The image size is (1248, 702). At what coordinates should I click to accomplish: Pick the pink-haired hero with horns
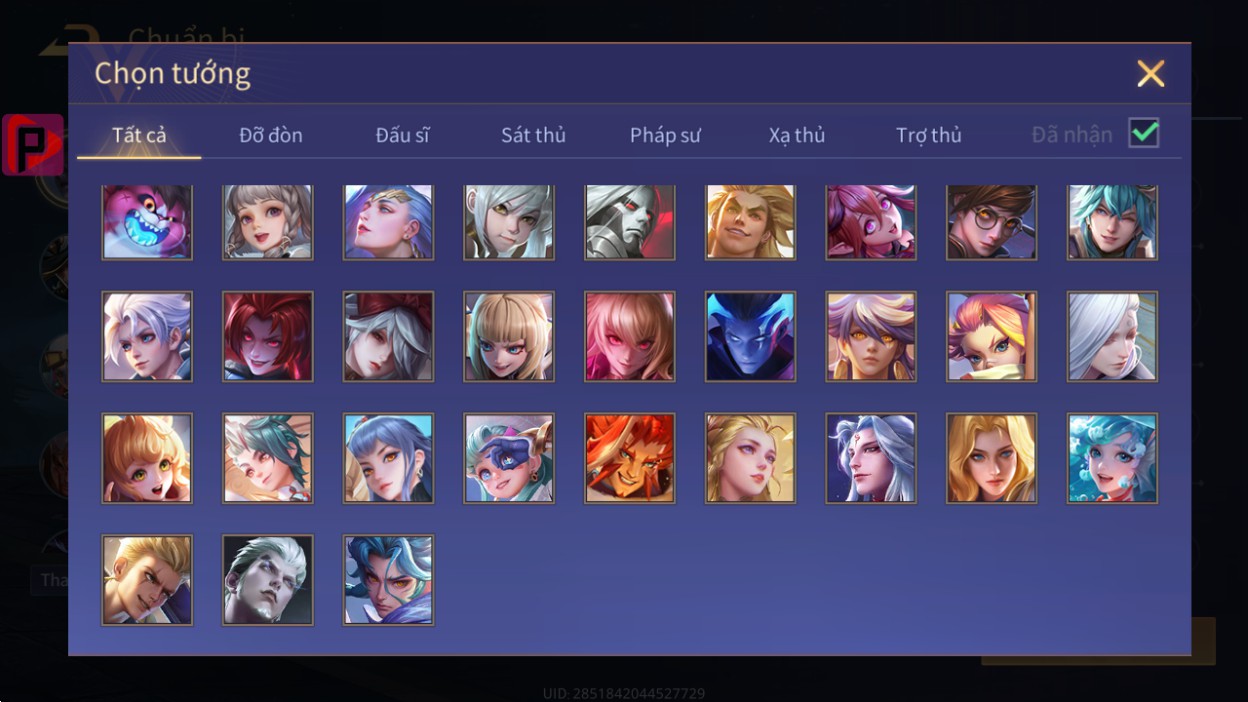[871, 222]
